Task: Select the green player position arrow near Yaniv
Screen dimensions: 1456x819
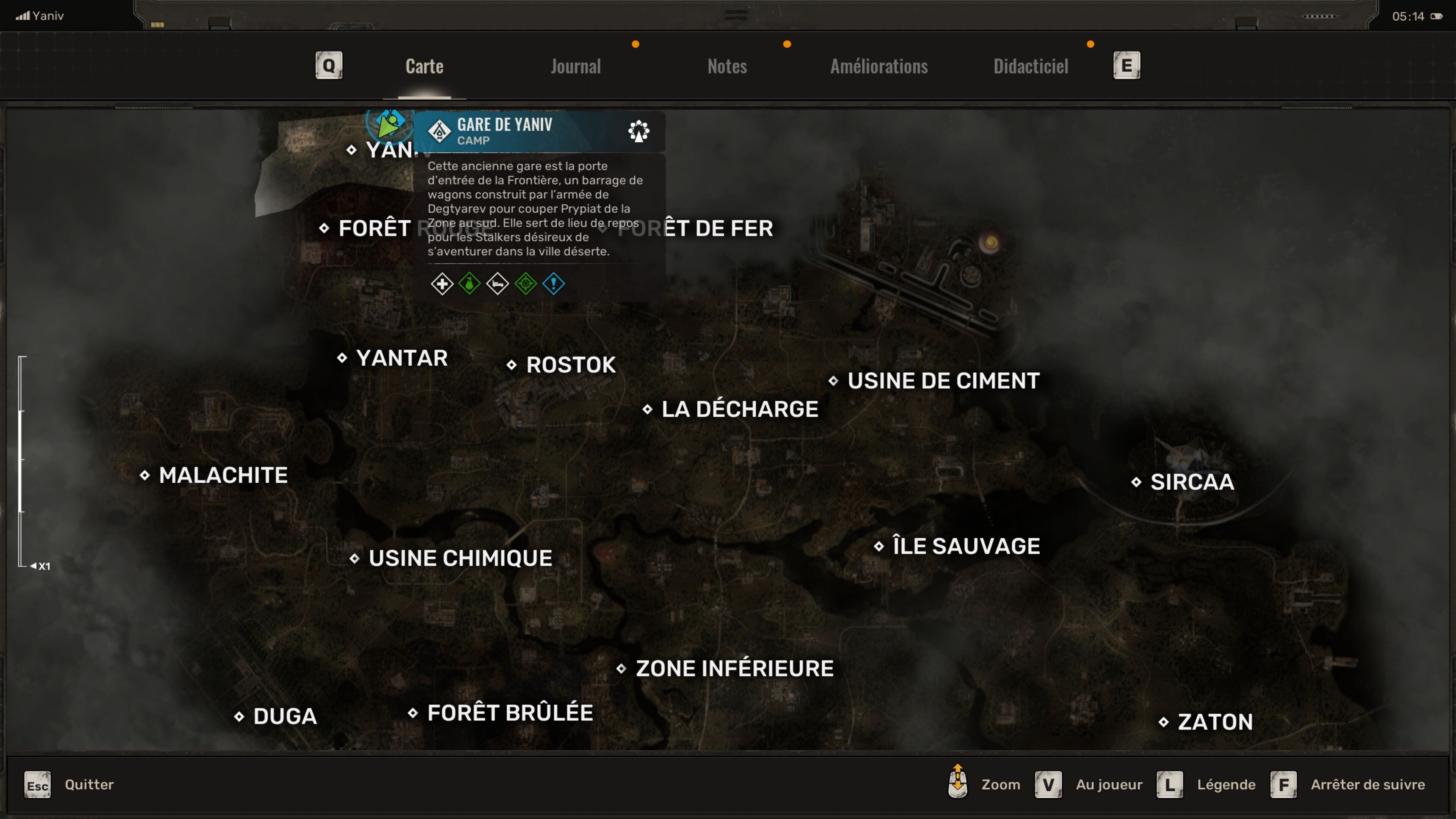Action: pyautogui.click(x=388, y=127)
